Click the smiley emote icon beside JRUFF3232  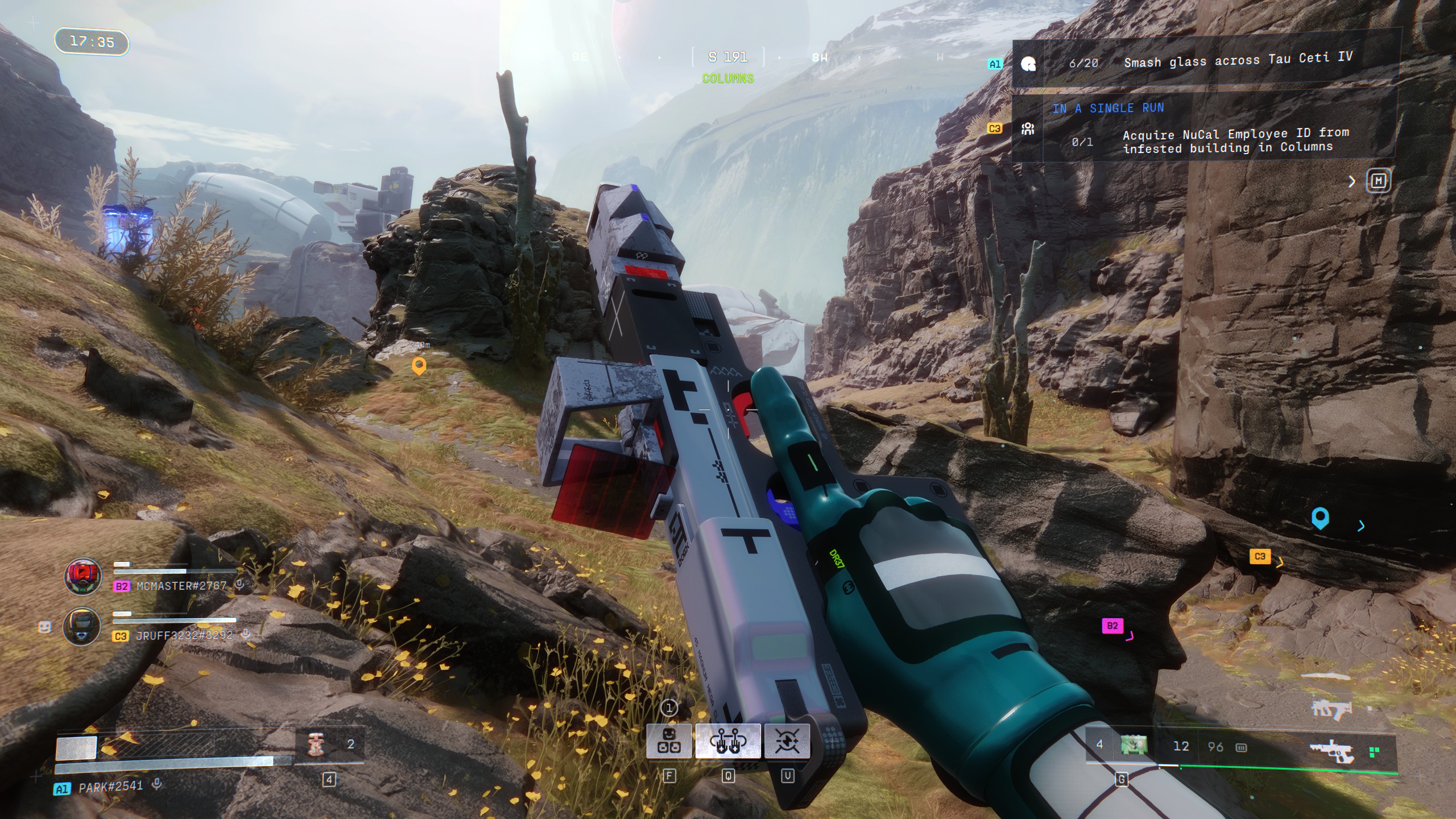pyautogui.click(x=45, y=627)
